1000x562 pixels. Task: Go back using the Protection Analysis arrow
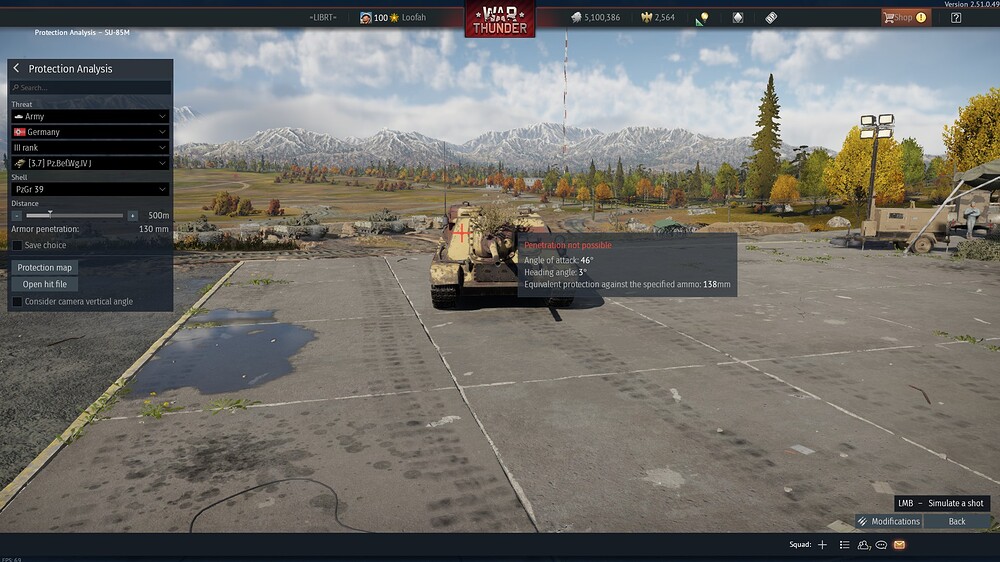tap(16, 69)
